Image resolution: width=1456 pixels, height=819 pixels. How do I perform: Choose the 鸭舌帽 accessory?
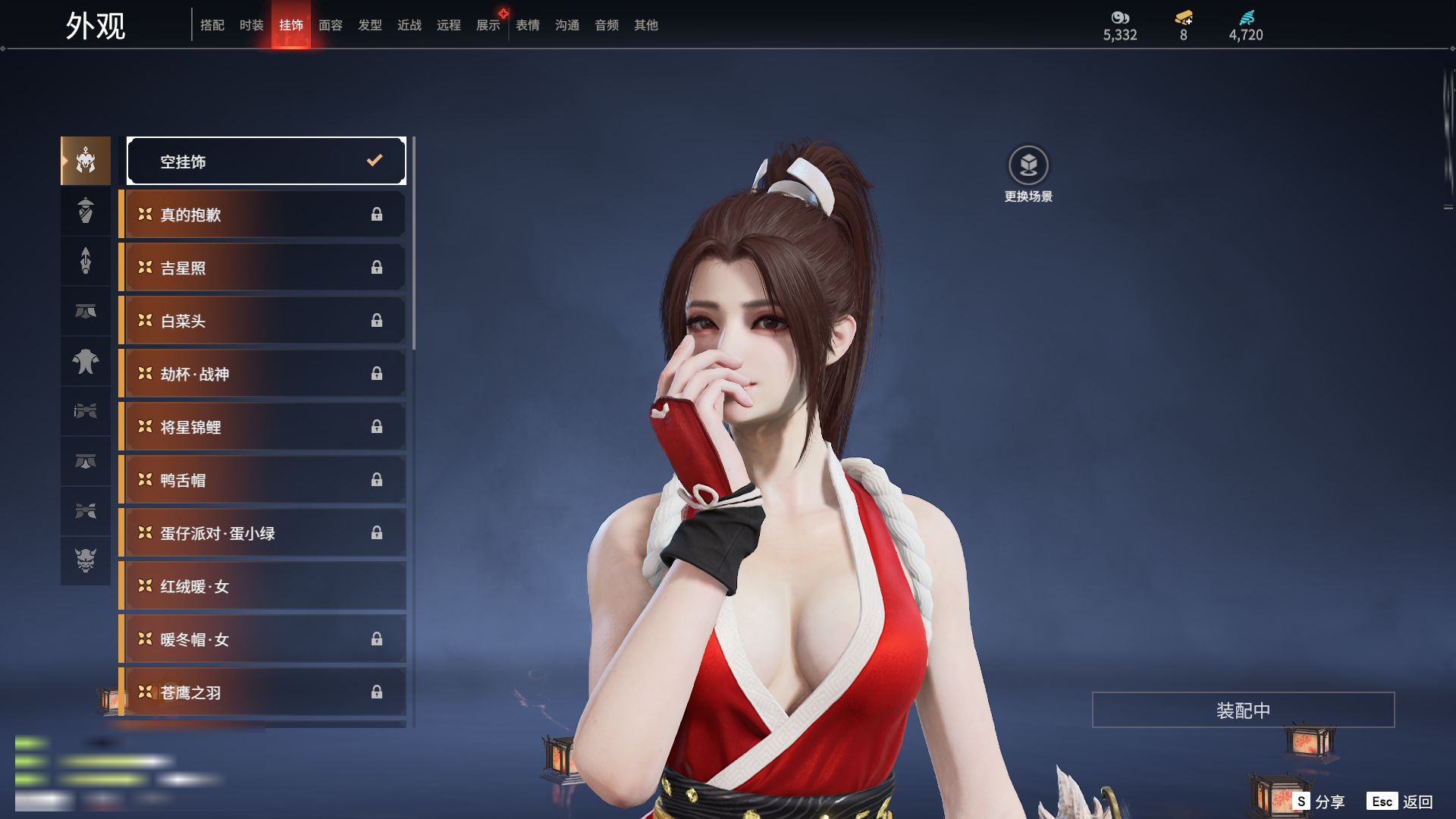262,480
